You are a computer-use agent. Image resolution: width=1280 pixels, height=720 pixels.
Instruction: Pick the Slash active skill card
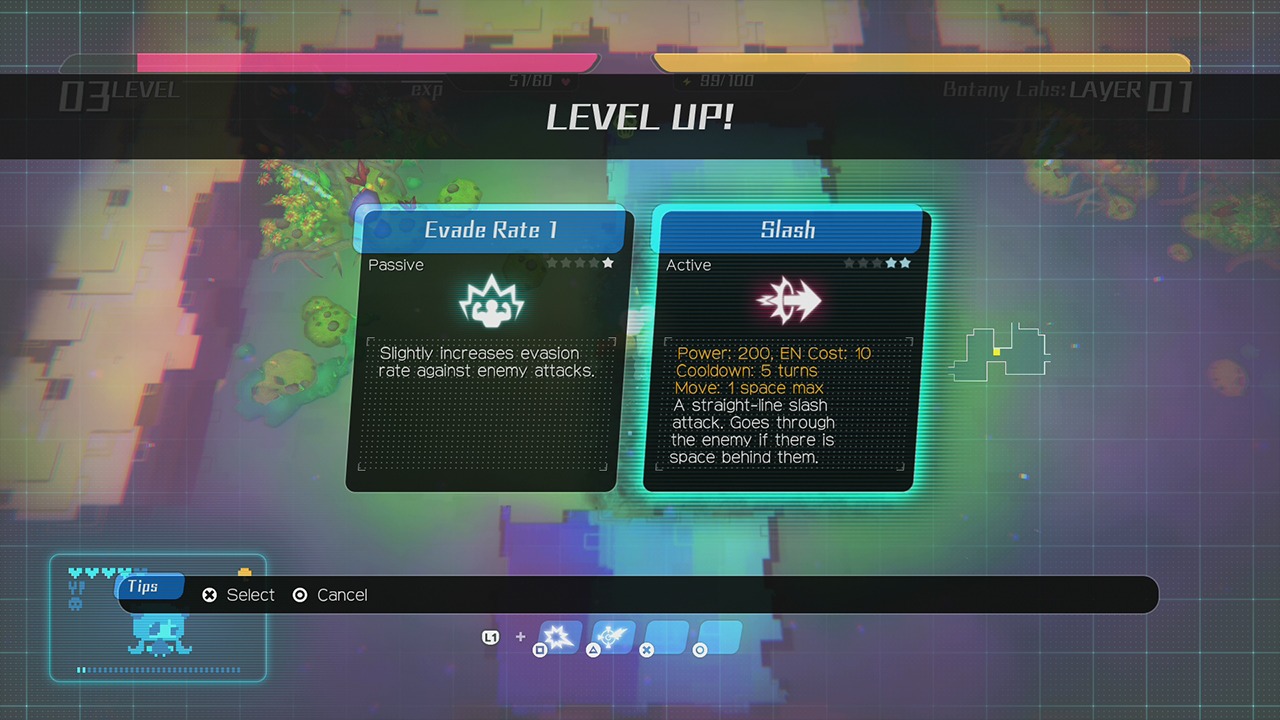point(786,350)
